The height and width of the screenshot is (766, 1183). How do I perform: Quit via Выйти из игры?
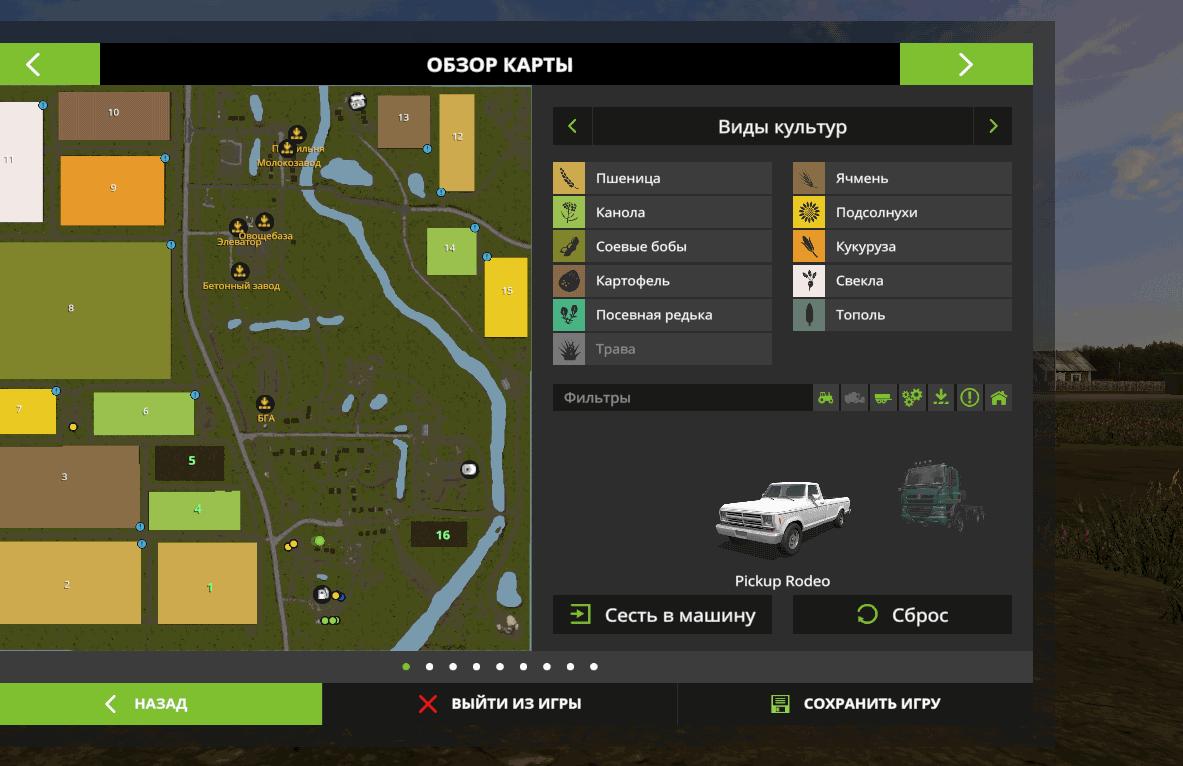coord(499,704)
